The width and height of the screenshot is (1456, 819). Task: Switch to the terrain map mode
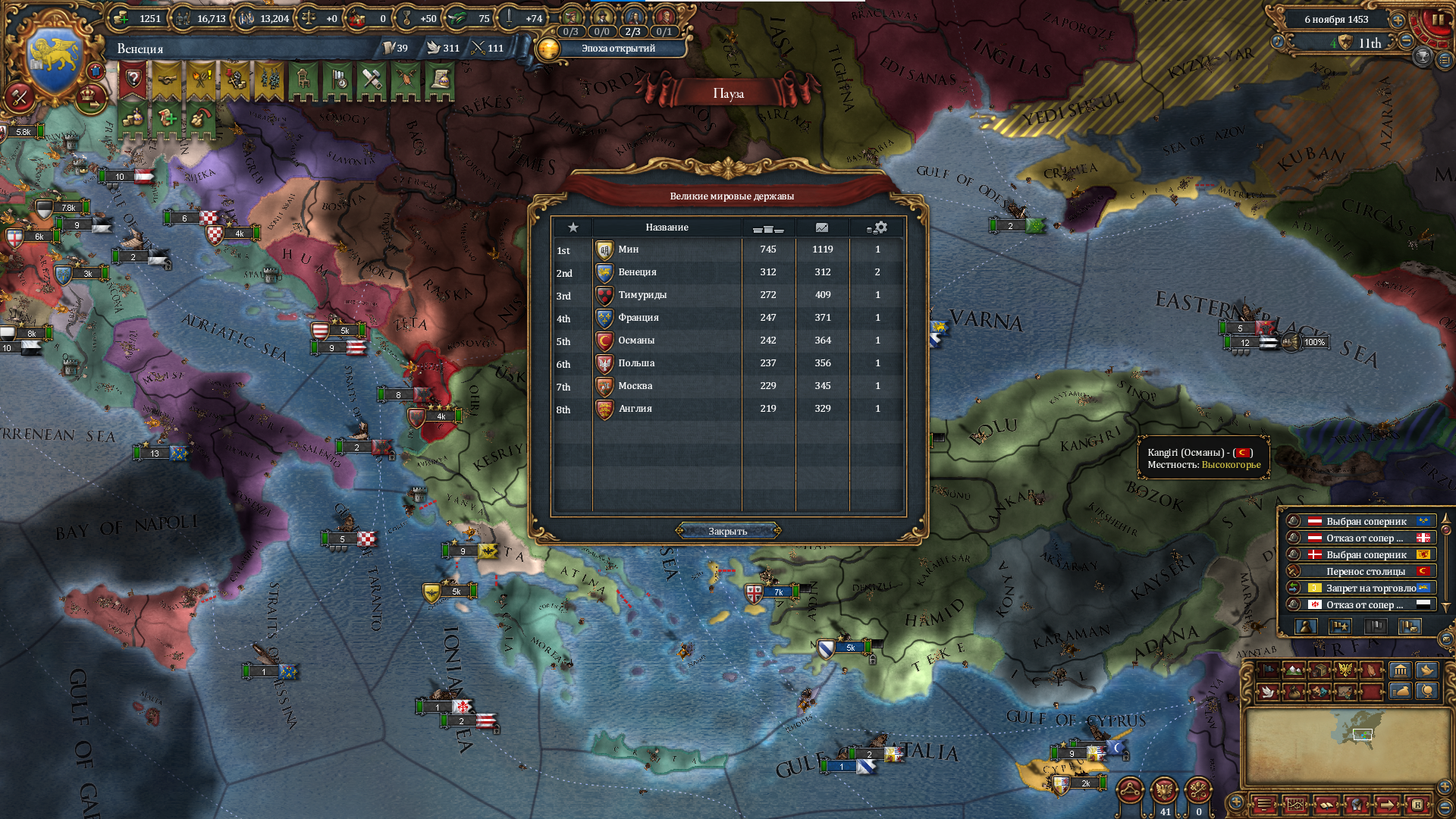coord(1294,670)
